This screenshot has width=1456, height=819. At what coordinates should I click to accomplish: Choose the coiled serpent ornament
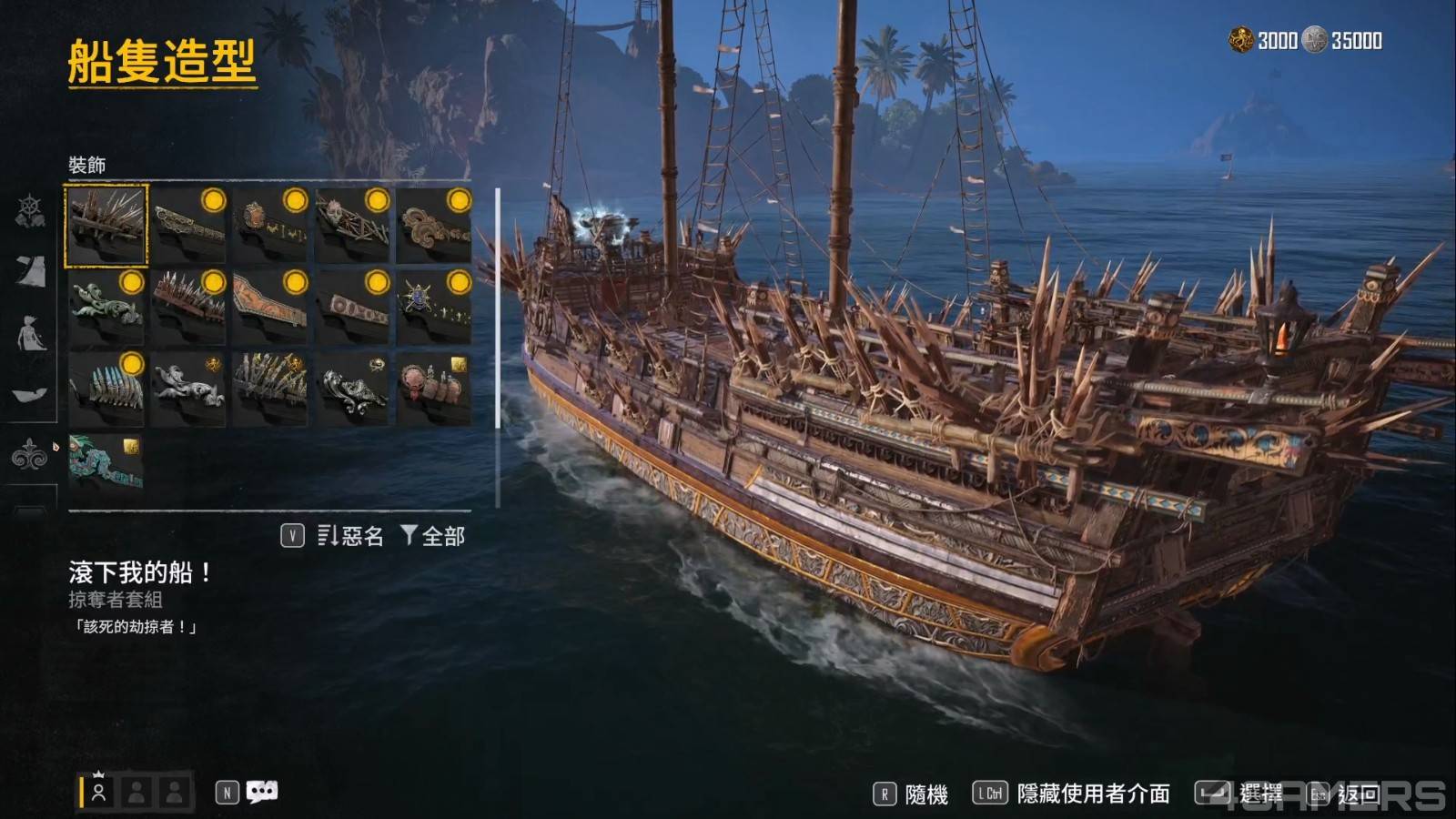434,226
